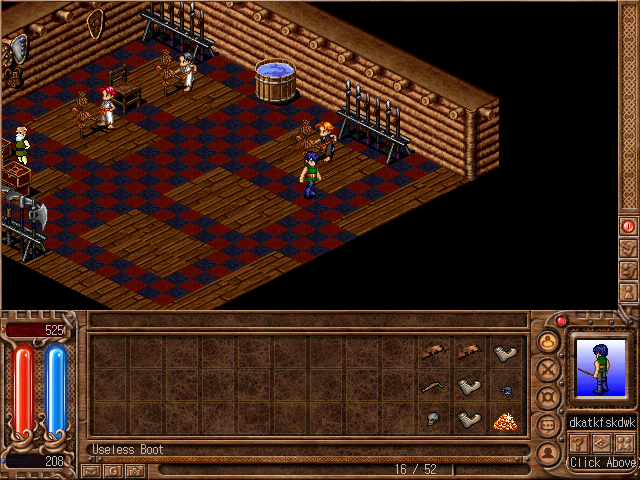The height and width of the screenshot is (480, 640).
Task: Click the red round button on right edge
Action: 628,226
